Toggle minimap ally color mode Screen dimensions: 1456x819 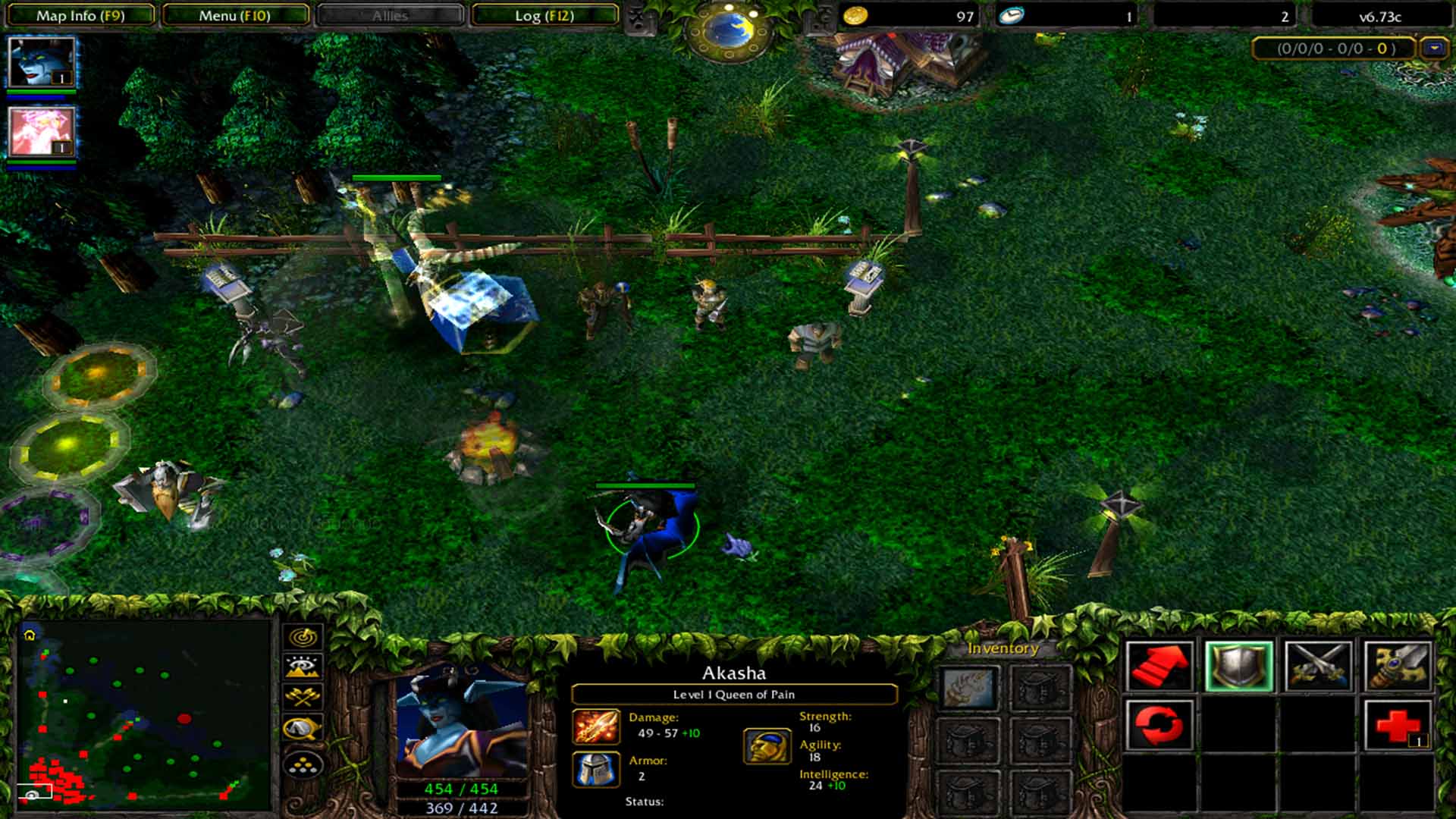[x=303, y=696]
